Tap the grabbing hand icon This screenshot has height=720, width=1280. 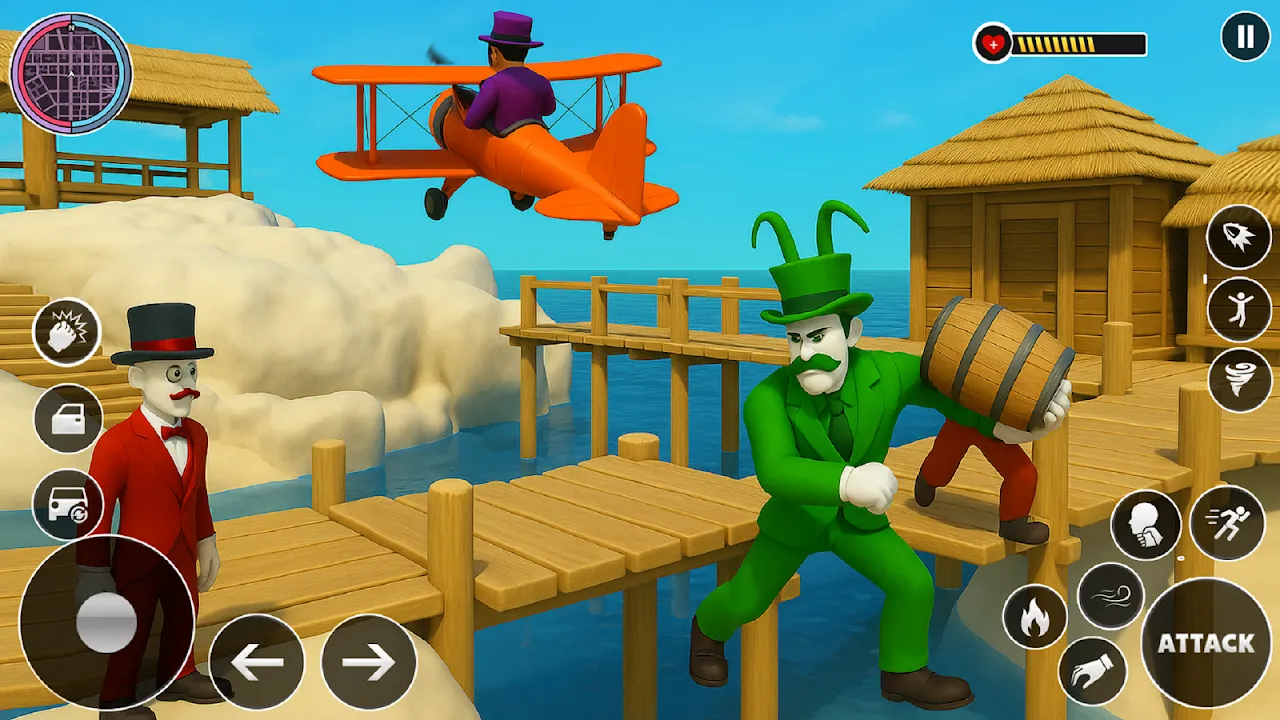1092,671
